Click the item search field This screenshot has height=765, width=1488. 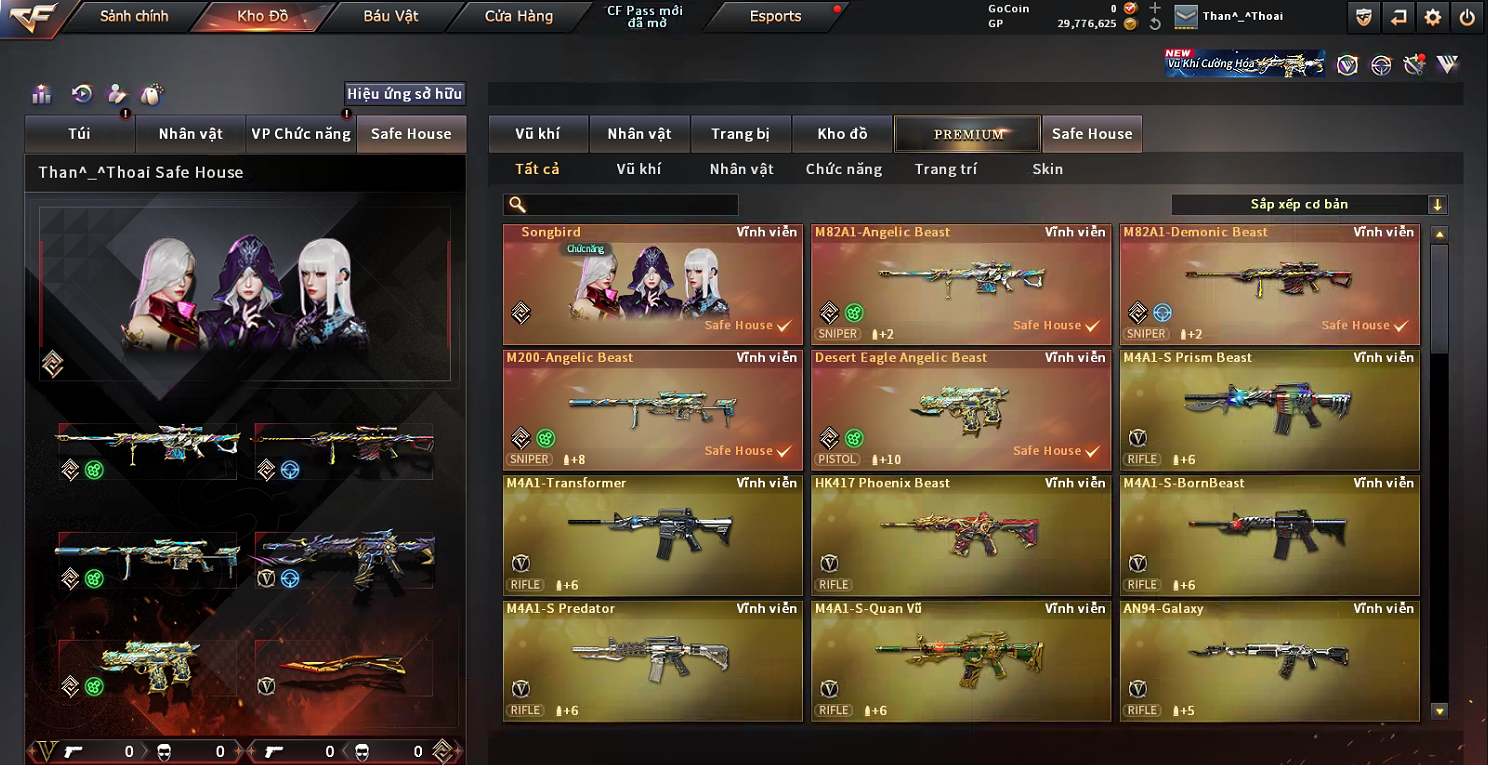(630, 205)
